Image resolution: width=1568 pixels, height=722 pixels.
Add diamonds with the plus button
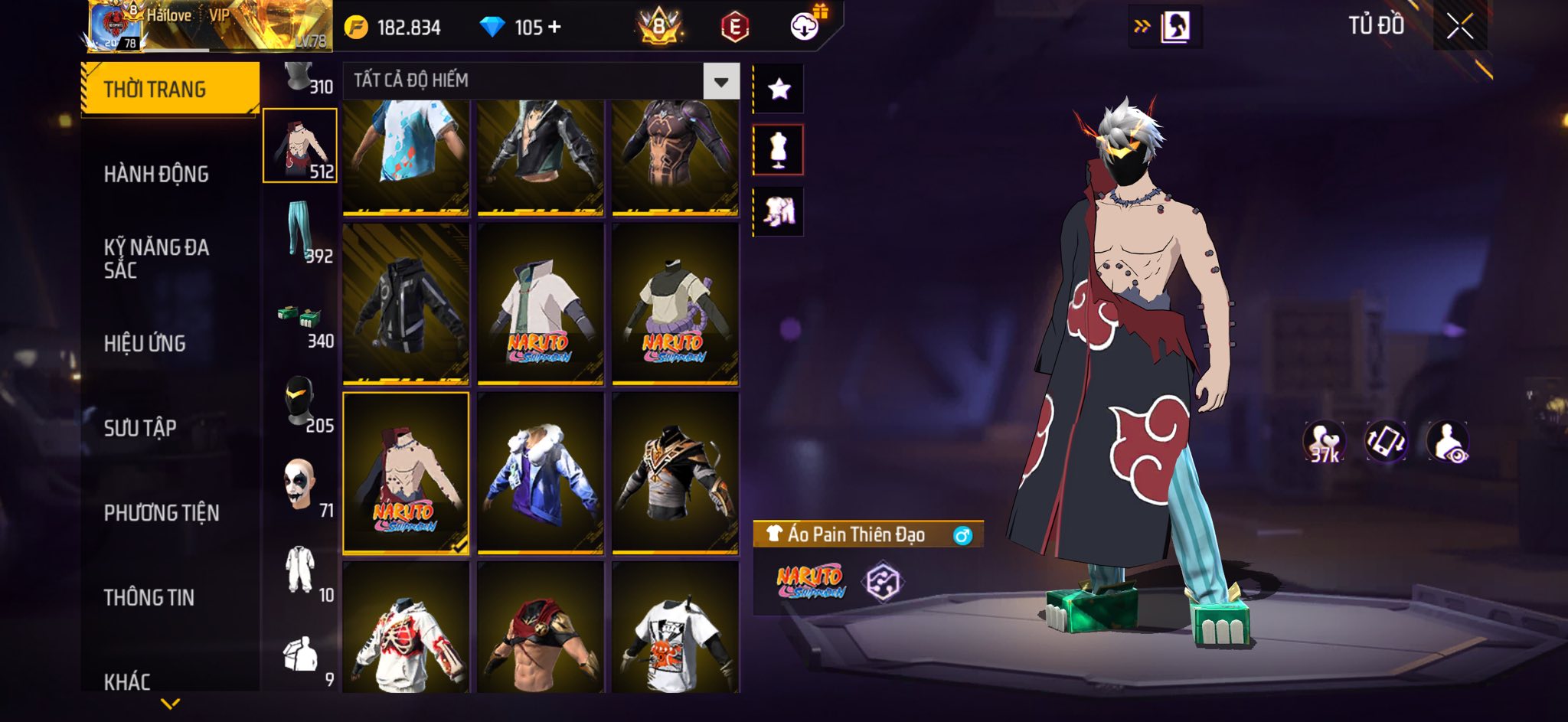(554, 28)
